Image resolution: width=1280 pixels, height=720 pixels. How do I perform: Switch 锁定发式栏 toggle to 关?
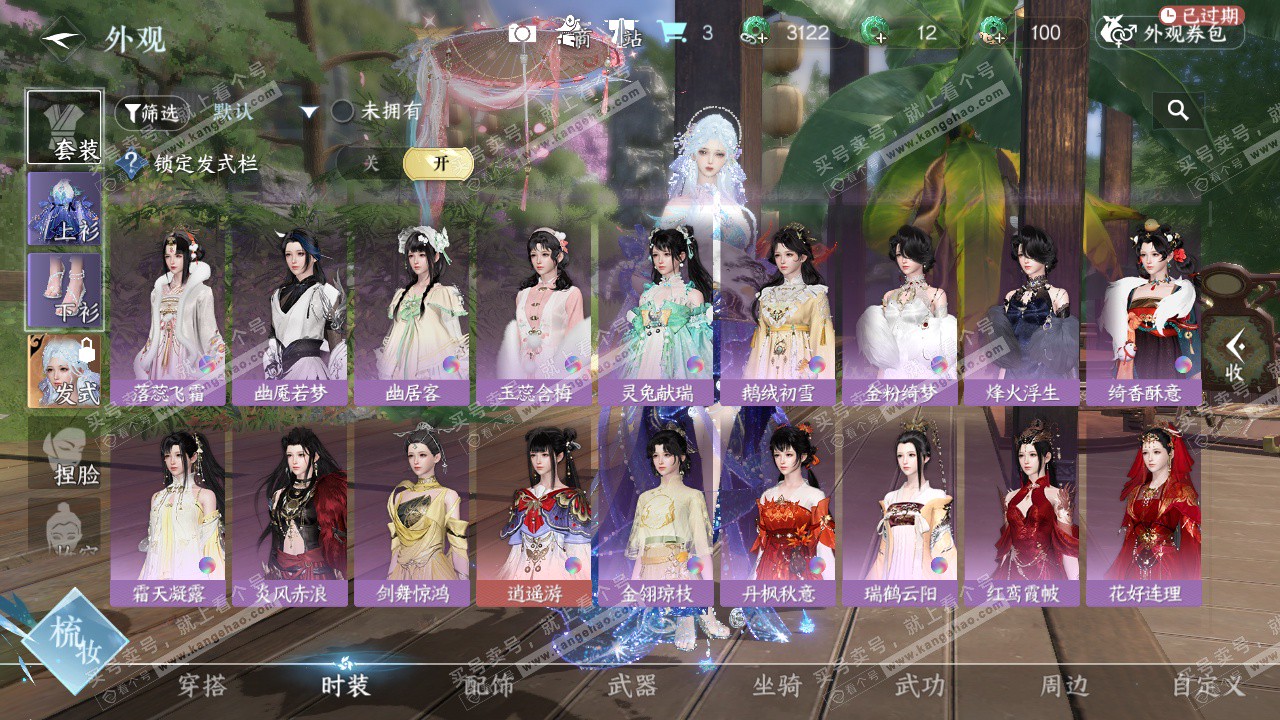(371, 164)
